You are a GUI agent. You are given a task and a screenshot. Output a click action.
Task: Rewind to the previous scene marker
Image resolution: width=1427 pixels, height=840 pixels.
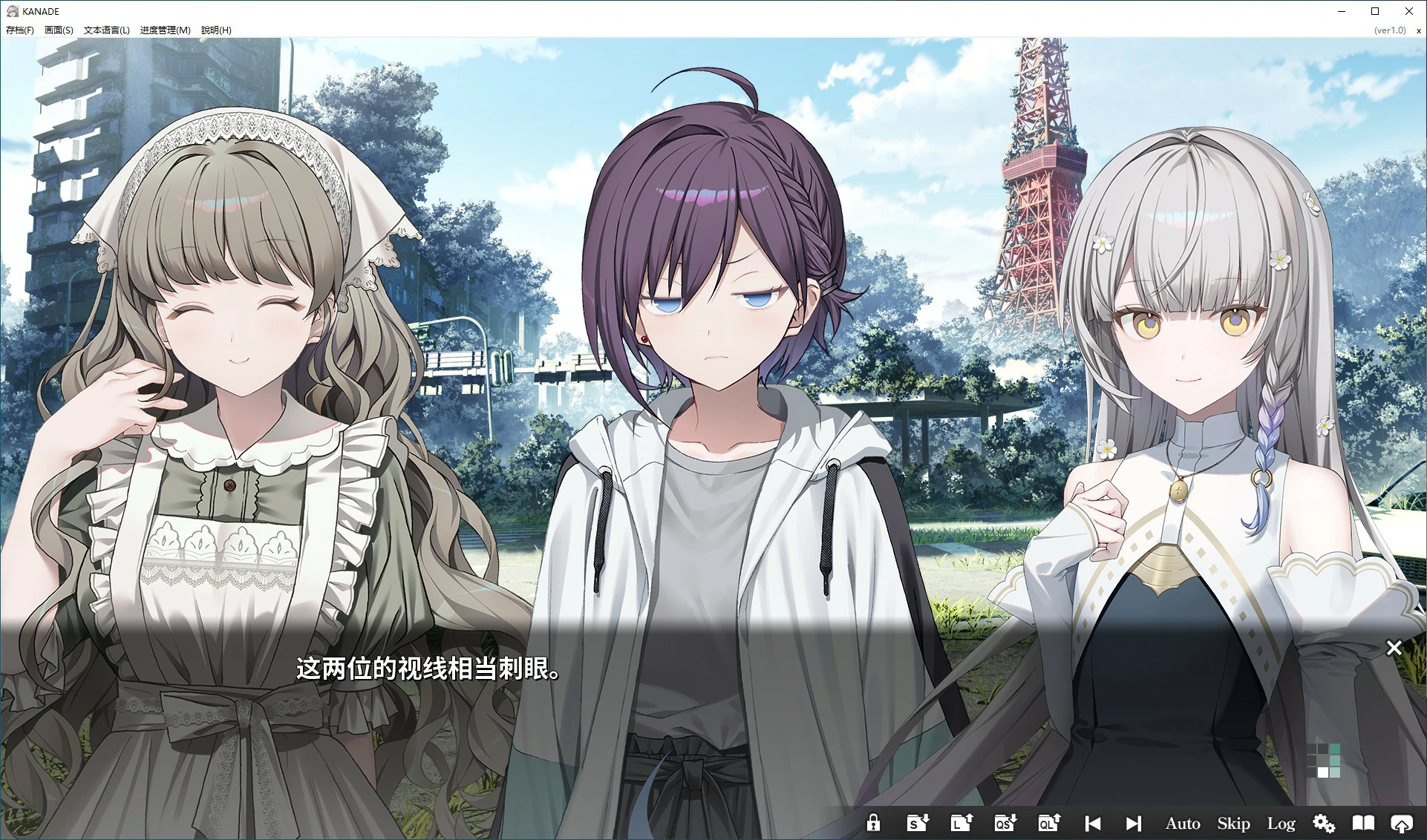(1091, 822)
